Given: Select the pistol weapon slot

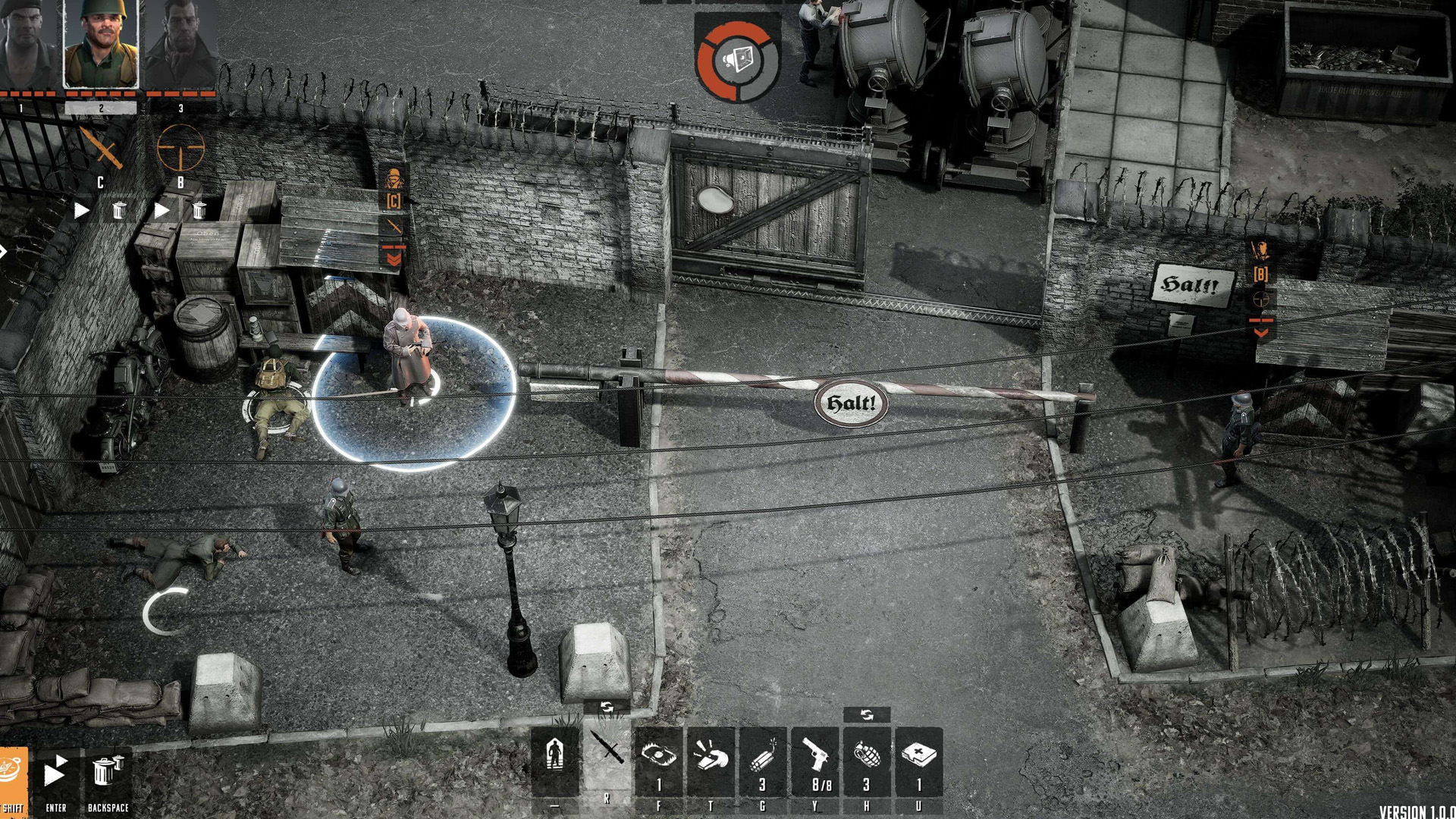Looking at the screenshot, I should [814, 762].
